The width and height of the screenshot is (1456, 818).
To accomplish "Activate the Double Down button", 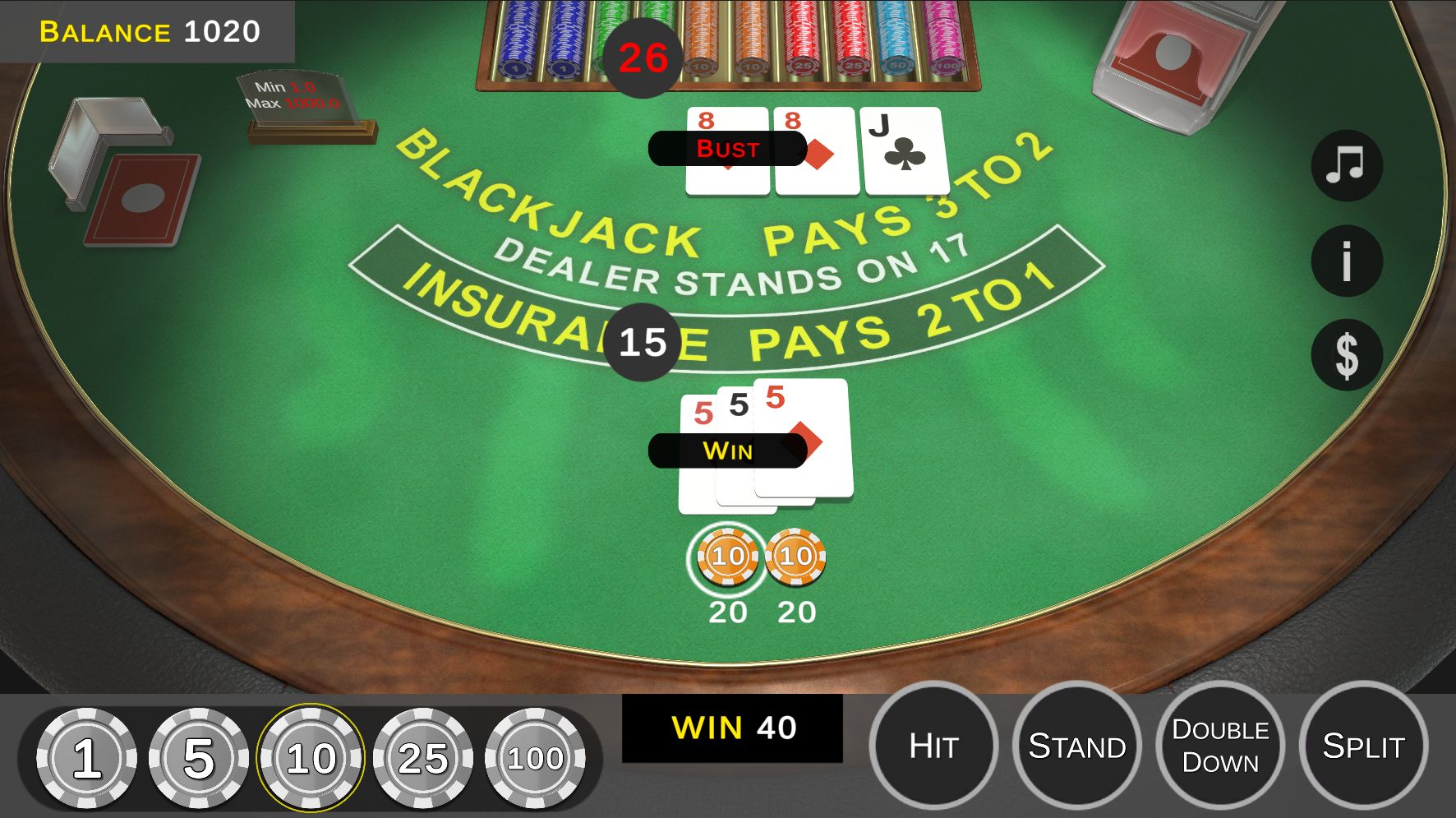I will 1220,746.
